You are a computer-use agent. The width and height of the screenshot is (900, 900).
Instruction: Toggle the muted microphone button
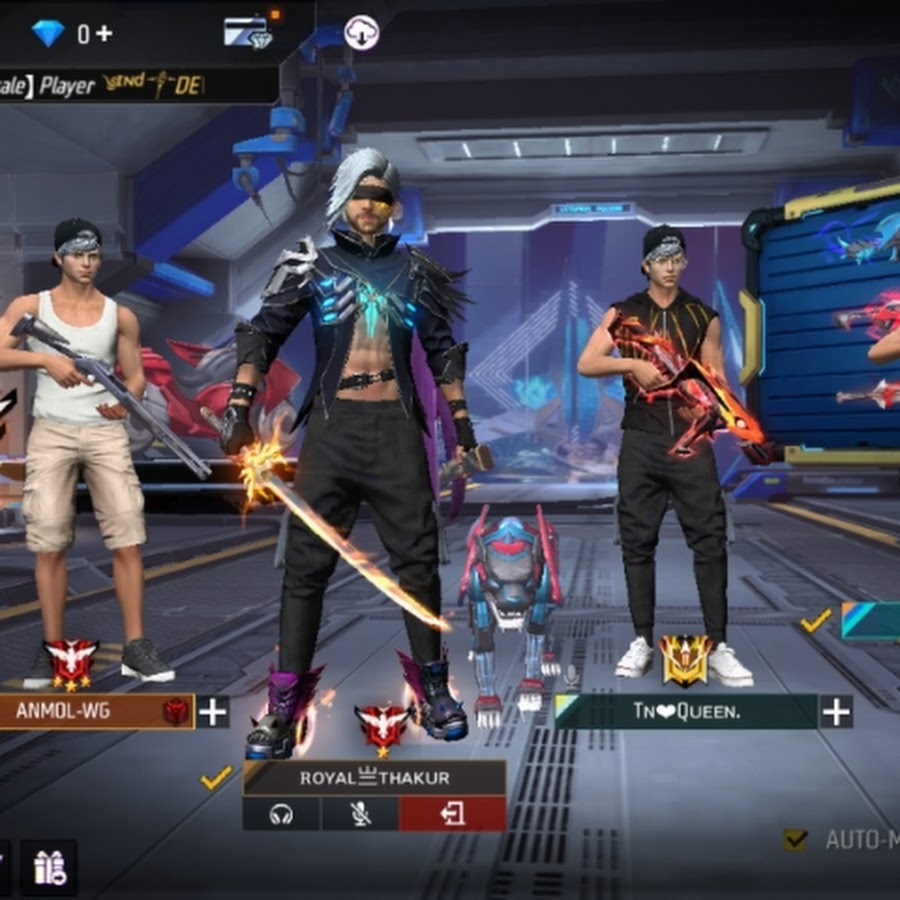(360, 814)
